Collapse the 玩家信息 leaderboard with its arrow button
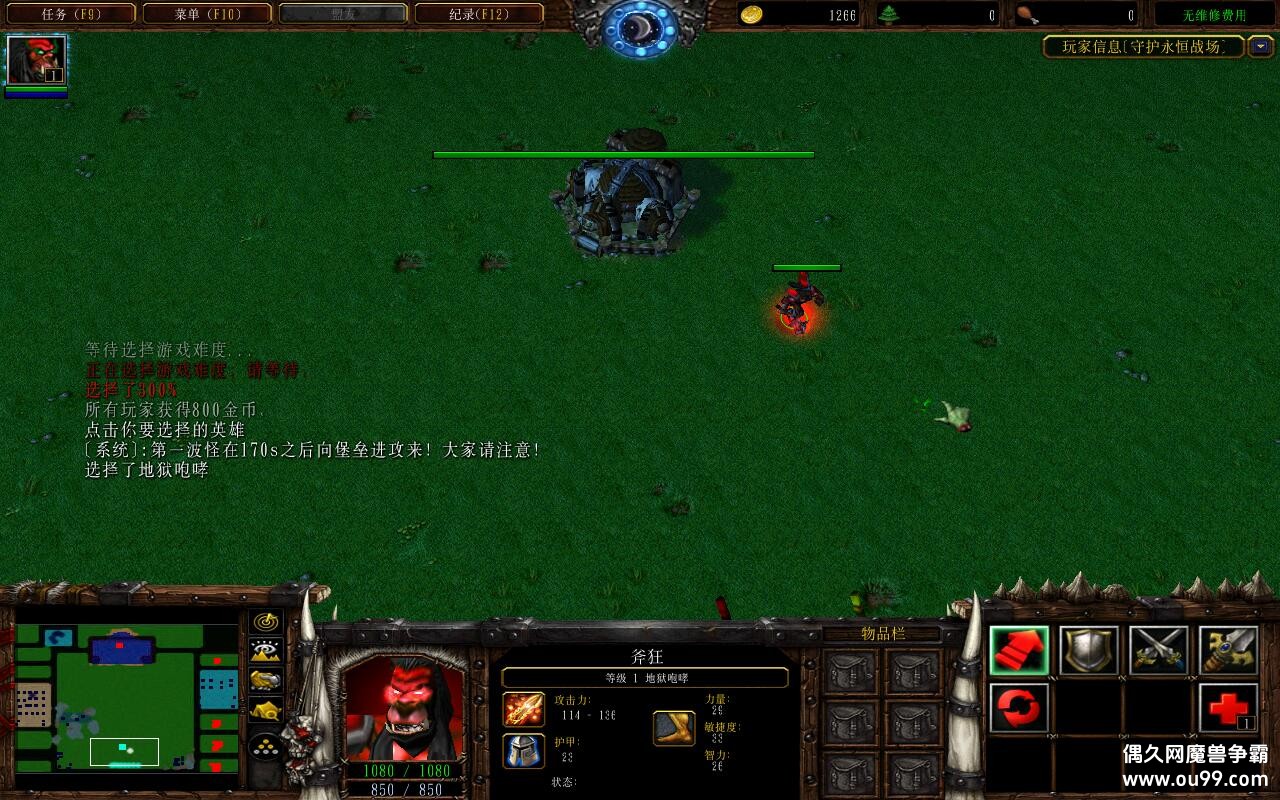 [x=1260, y=46]
